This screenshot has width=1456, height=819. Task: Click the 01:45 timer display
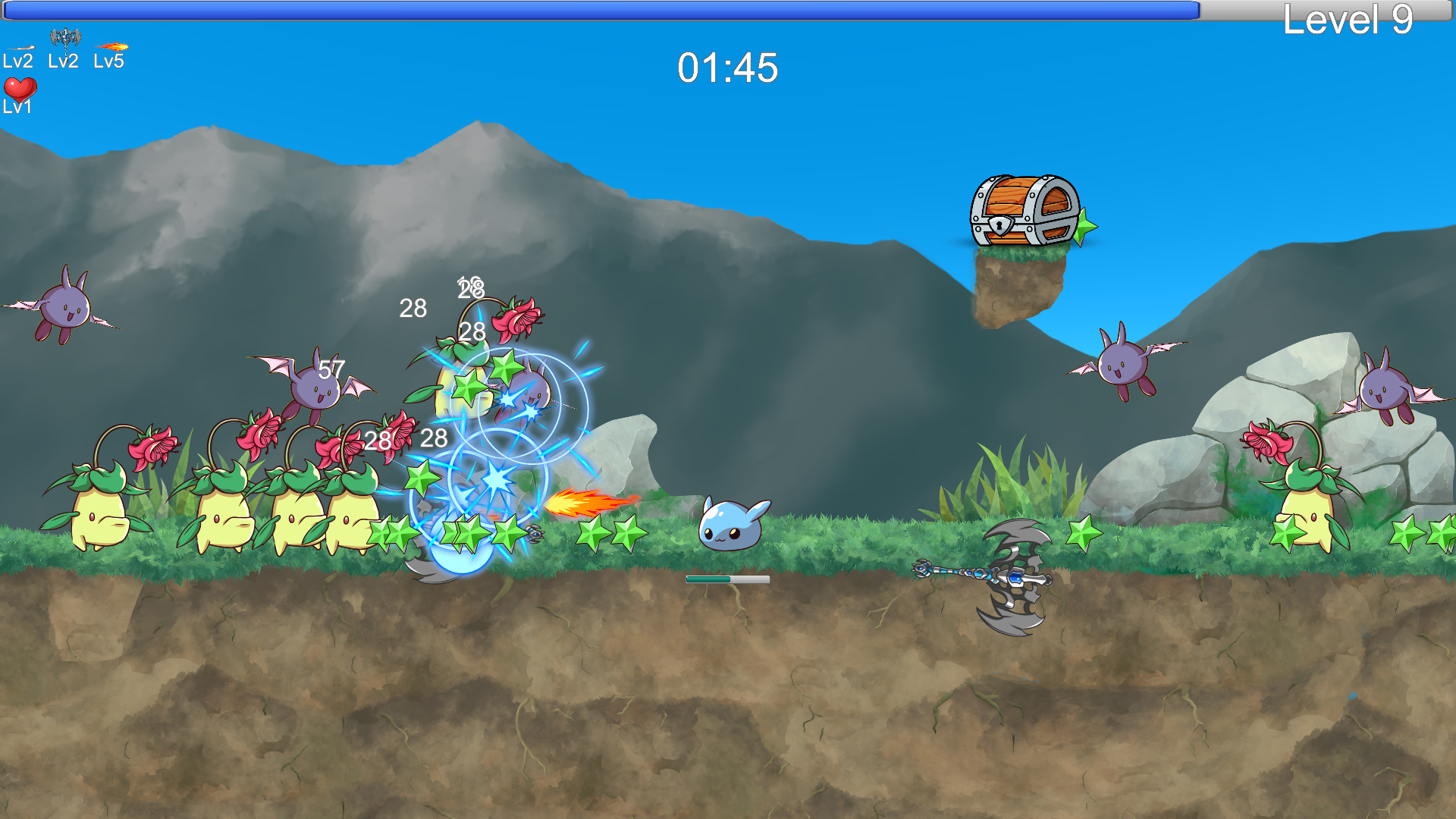726,67
